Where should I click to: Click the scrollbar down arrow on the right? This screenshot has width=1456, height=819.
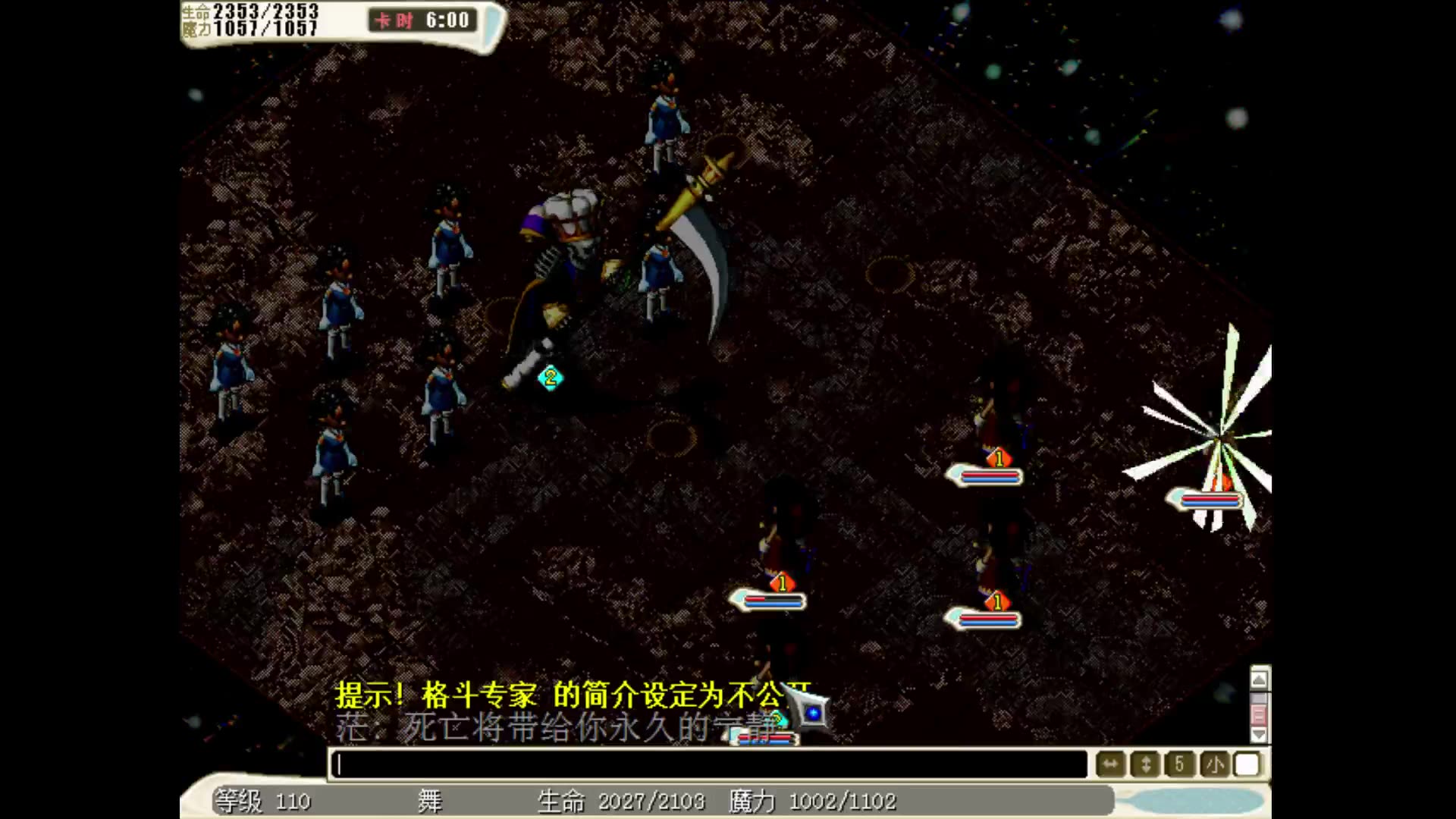(1259, 734)
